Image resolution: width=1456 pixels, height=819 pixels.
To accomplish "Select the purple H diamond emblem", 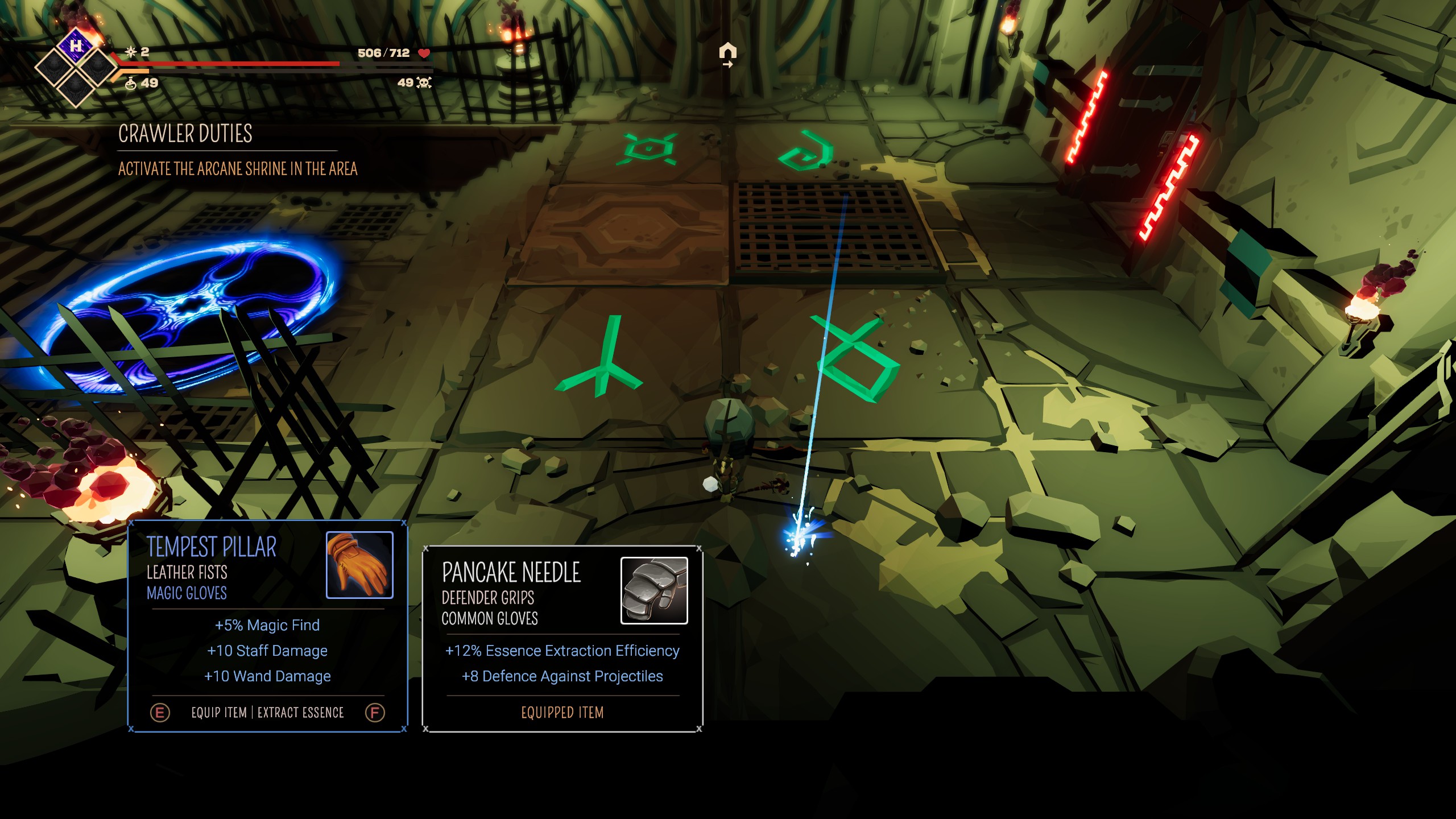I will tap(76, 45).
